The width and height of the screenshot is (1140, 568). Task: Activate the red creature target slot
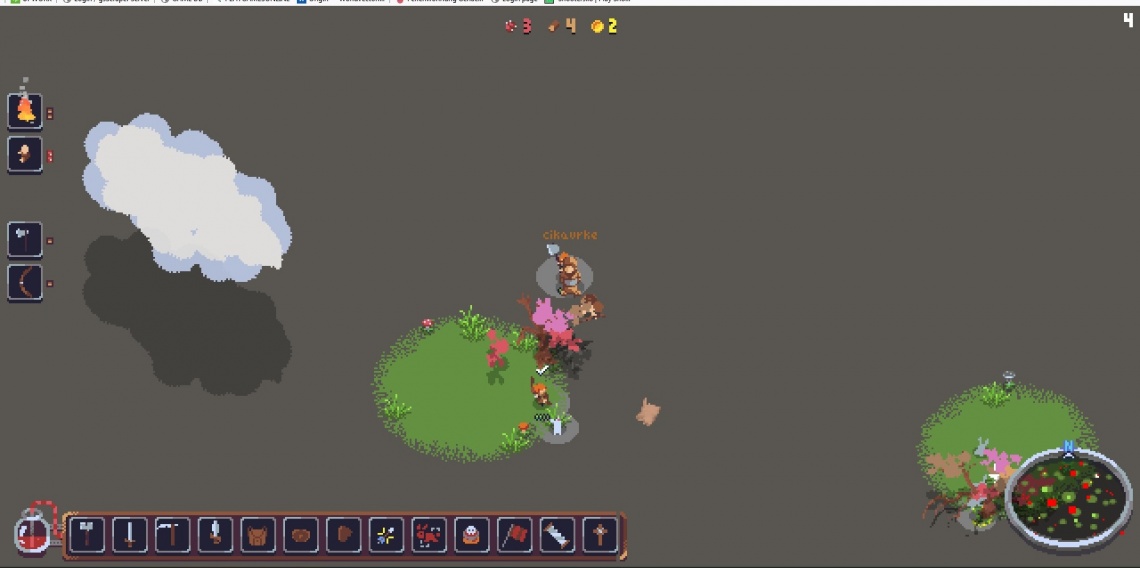[x=429, y=535]
